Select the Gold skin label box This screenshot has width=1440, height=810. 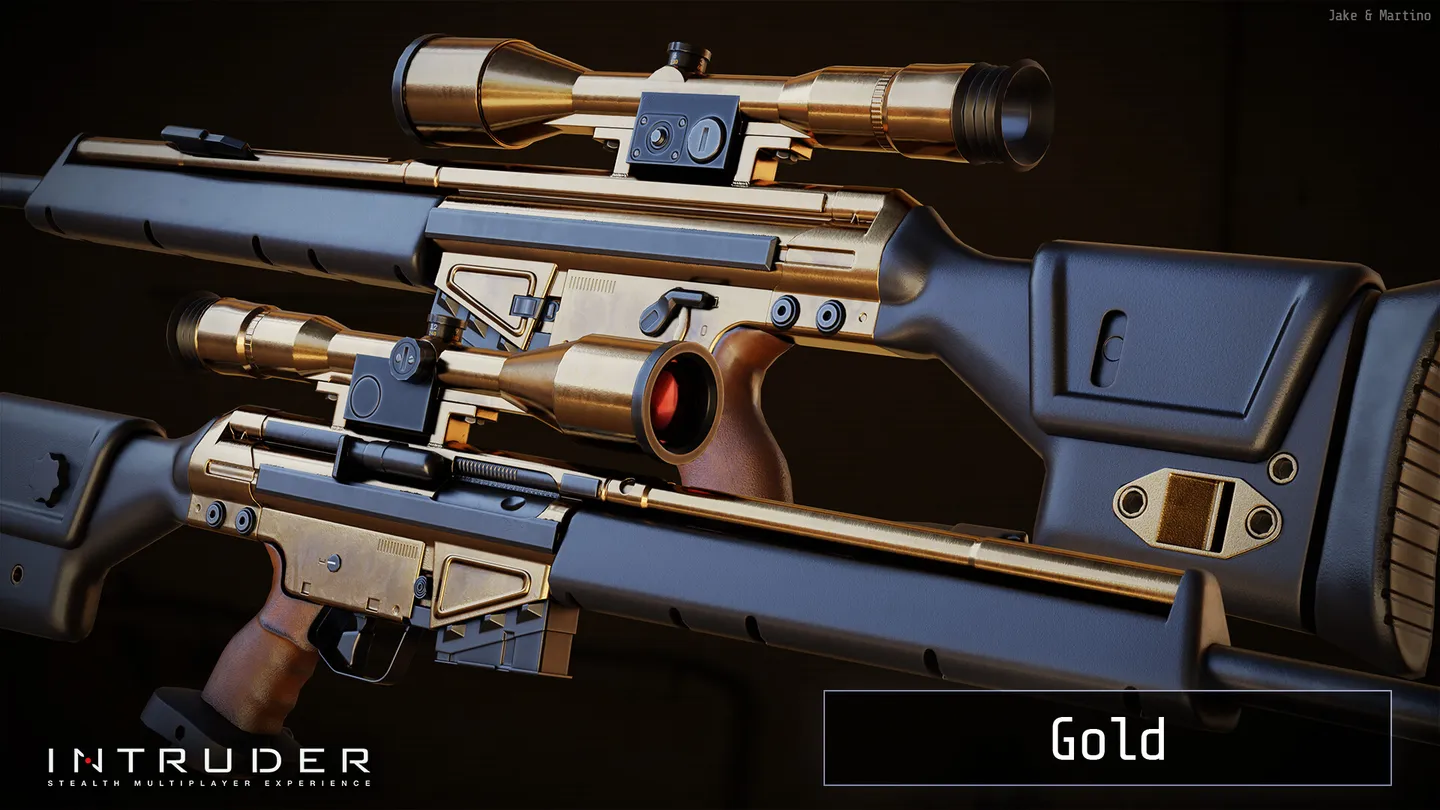tap(1107, 738)
